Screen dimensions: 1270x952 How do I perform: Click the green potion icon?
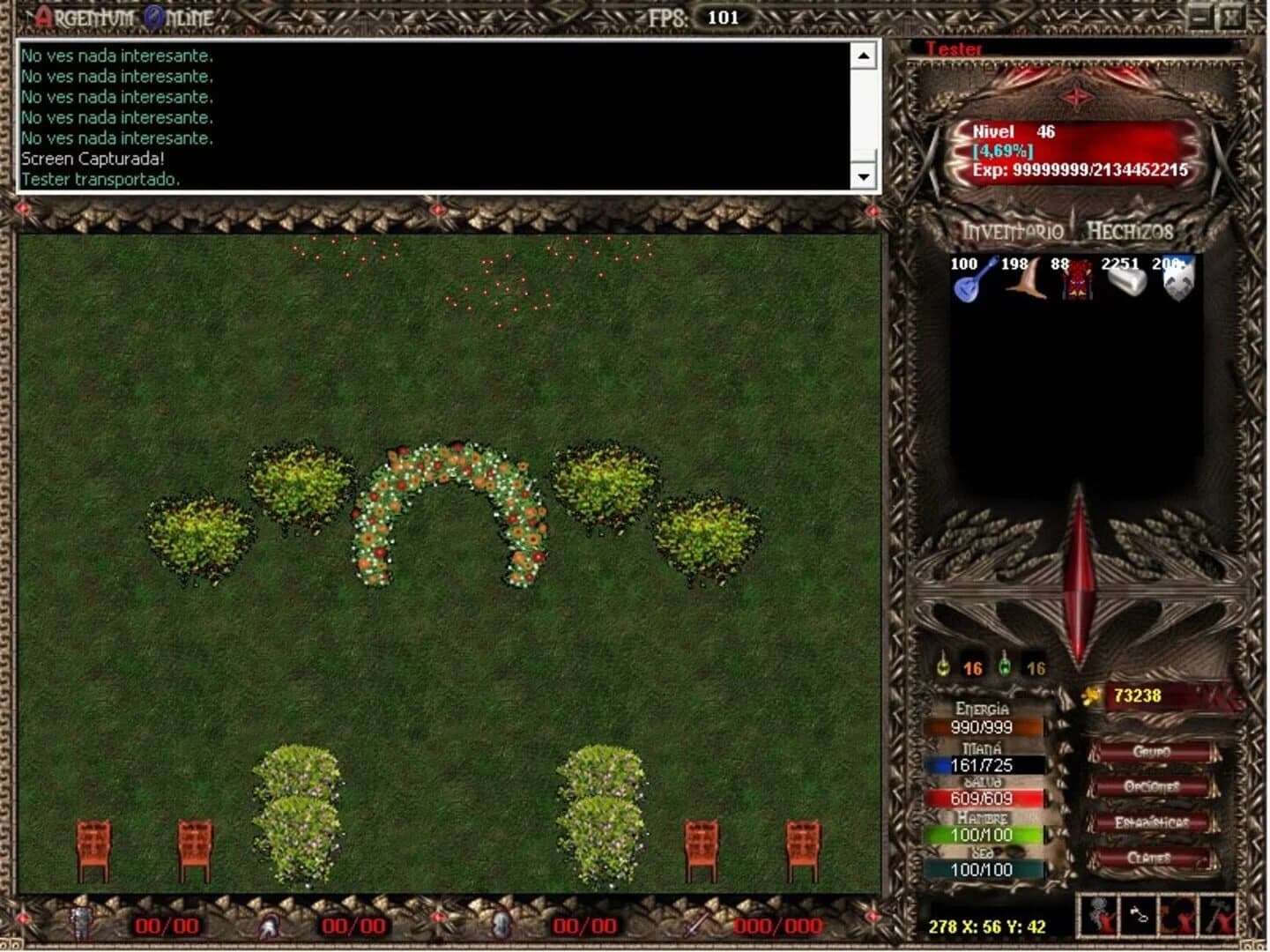click(x=1004, y=666)
